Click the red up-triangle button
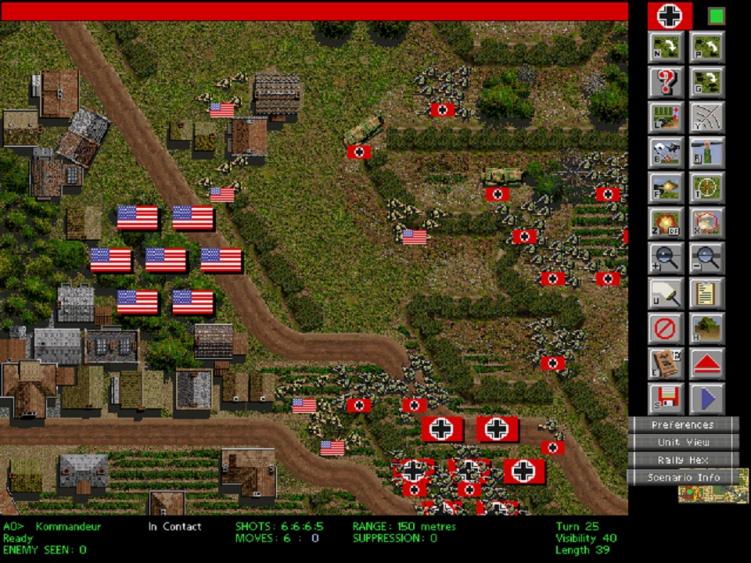This screenshot has height=563, width=751. point(707,363)
